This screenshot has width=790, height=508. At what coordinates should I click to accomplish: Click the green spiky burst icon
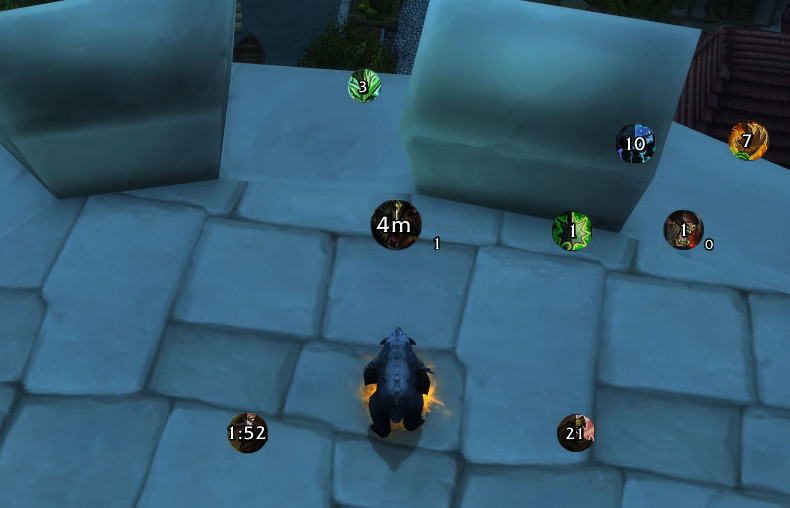coord(572,231)
